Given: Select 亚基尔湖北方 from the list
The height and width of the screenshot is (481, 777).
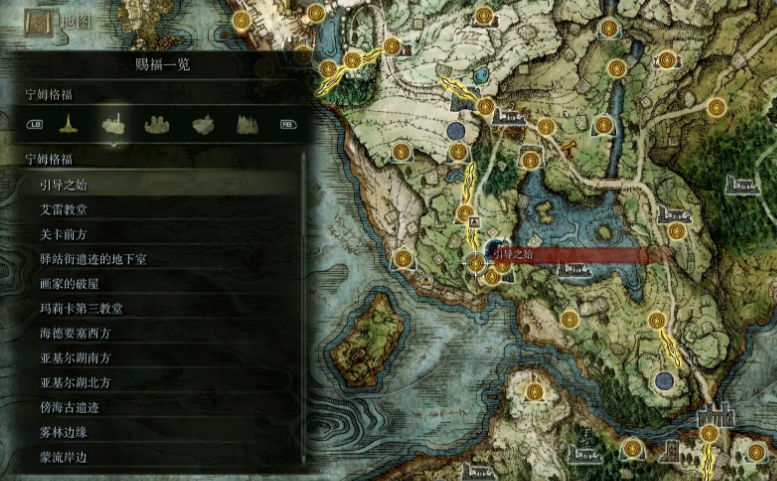Looking at the screenshot, I should click(75, 382).
